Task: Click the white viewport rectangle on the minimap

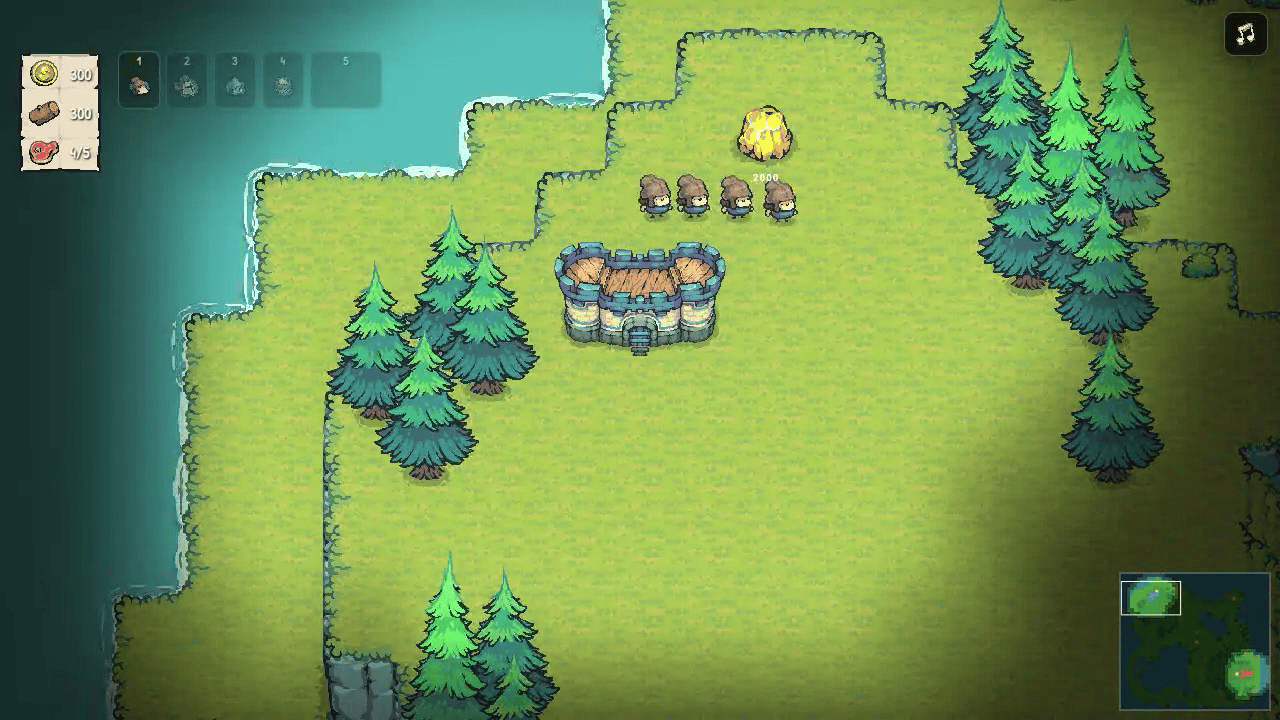Action: pyautogui.click(x=1153, y=600)
